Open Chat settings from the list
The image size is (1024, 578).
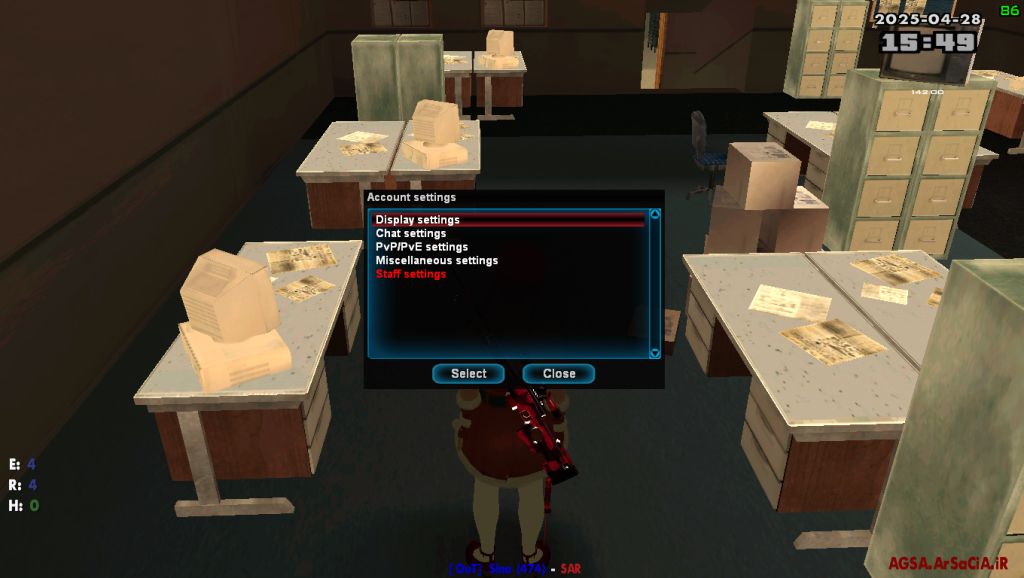pos(411,234)
